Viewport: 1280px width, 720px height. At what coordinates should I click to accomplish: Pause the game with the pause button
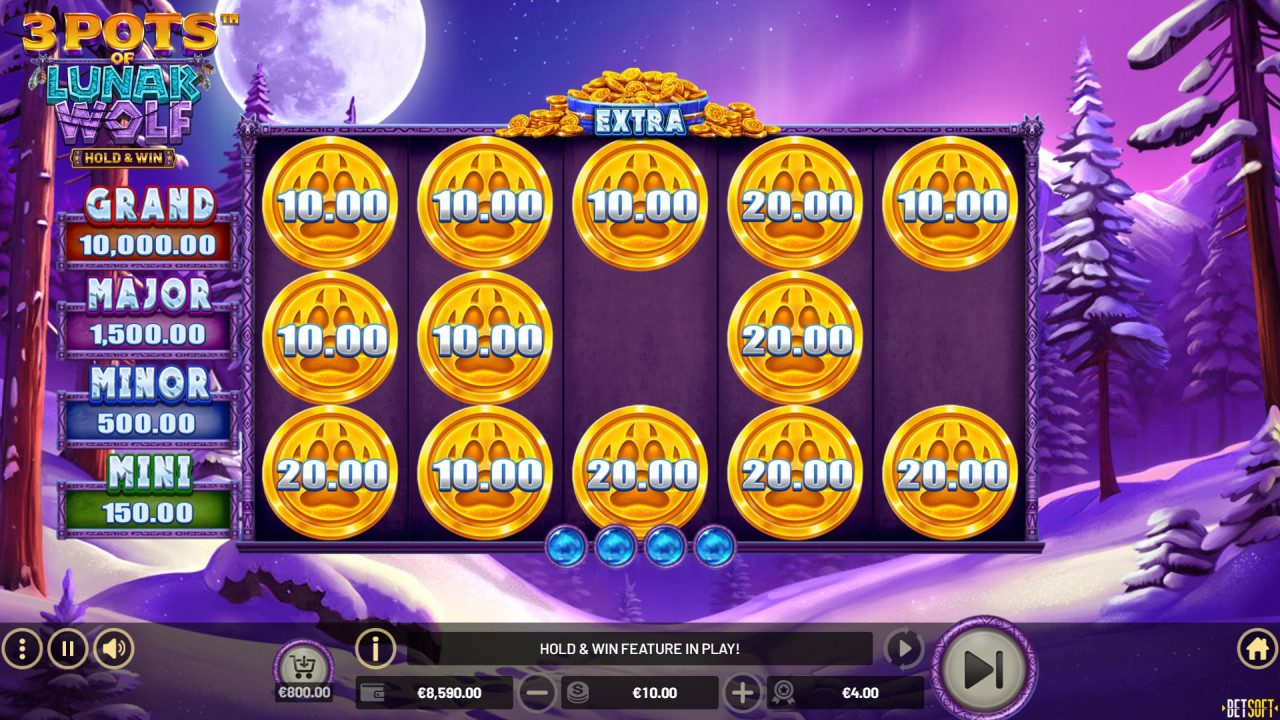pyautogui.click(x=67, y=647)
